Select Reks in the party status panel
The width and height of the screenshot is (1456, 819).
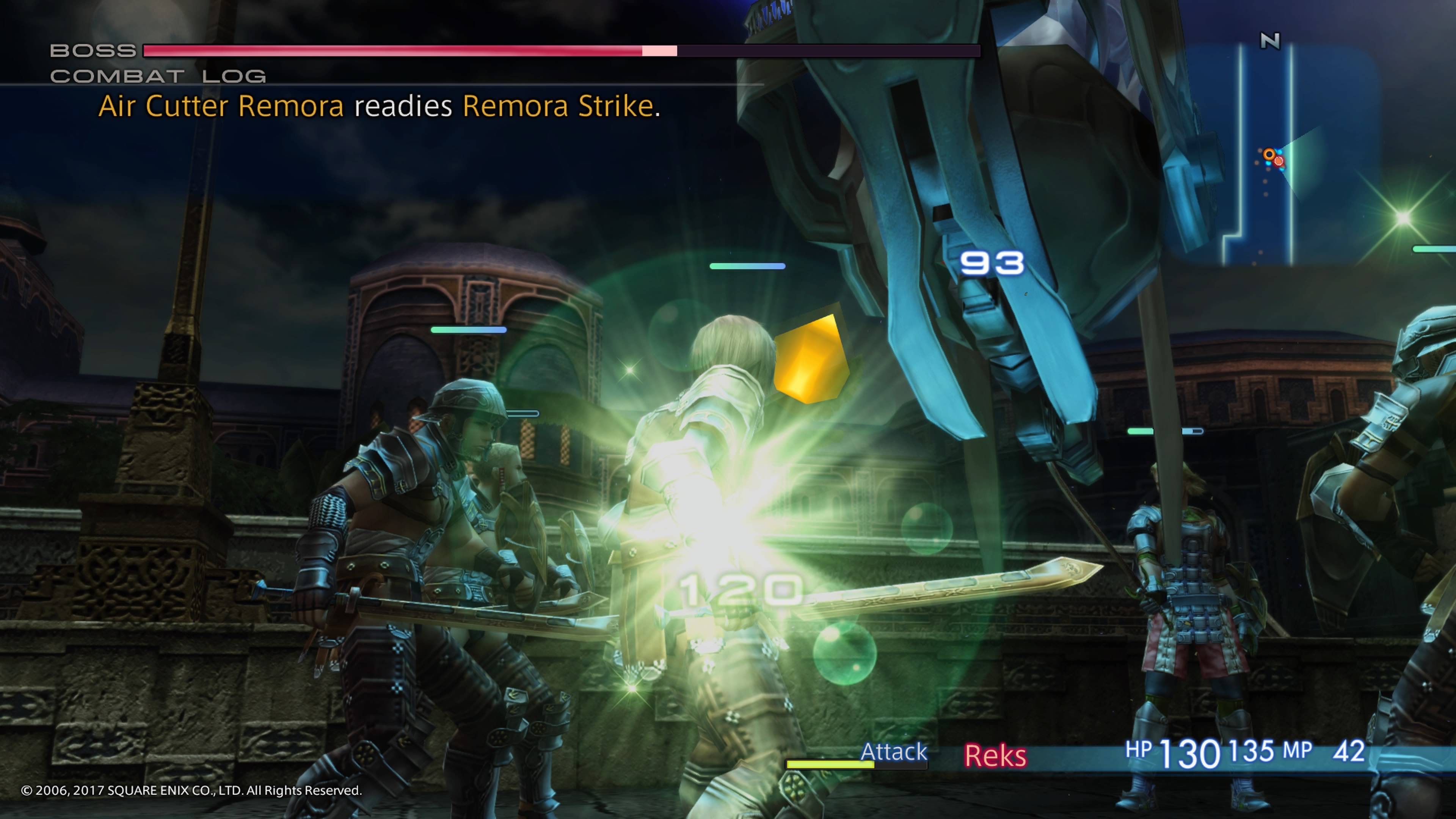[x=995, y=756]
